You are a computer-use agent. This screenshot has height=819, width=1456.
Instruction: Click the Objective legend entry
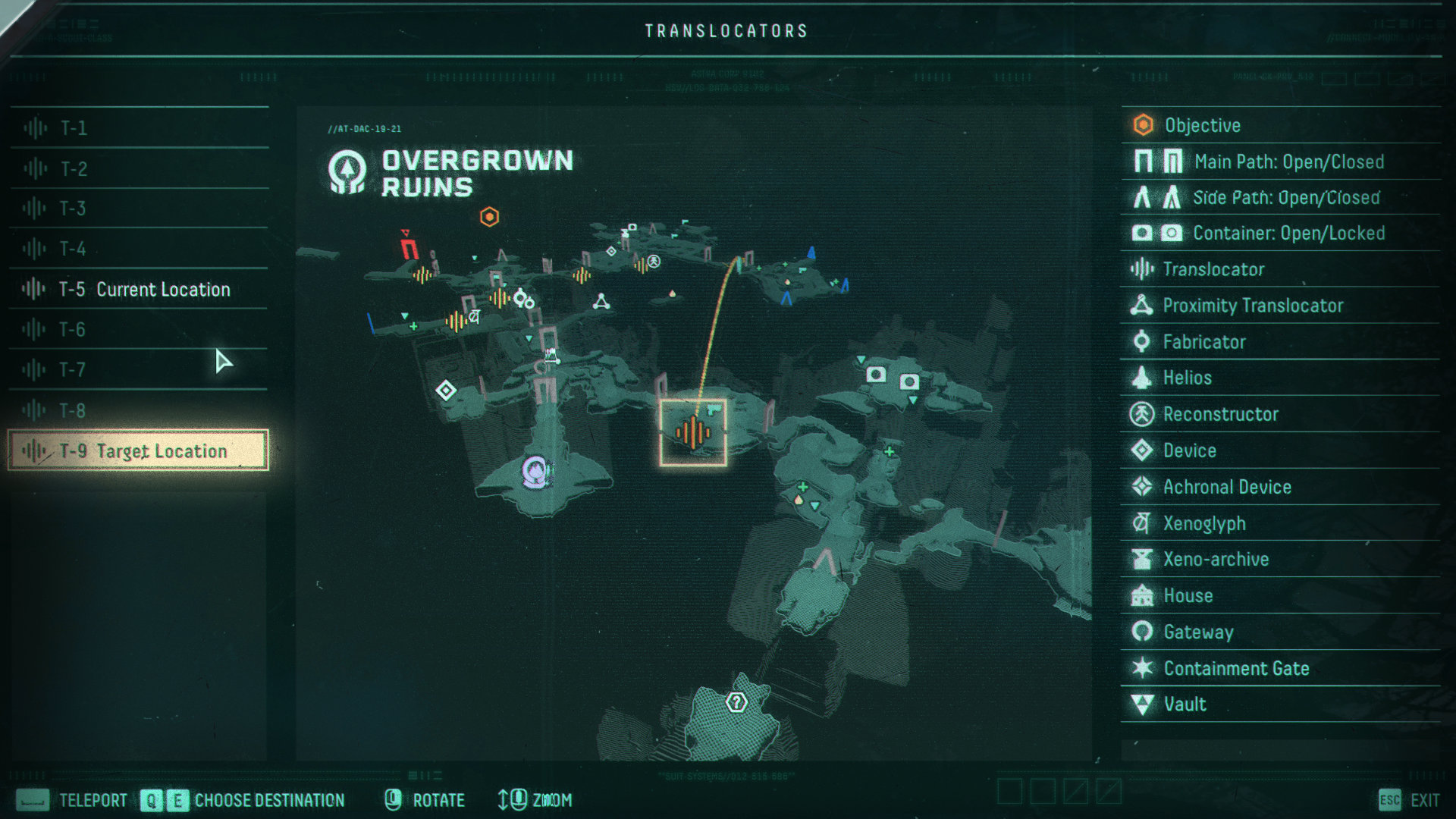pyautogui.click(x=1203, y=125)
